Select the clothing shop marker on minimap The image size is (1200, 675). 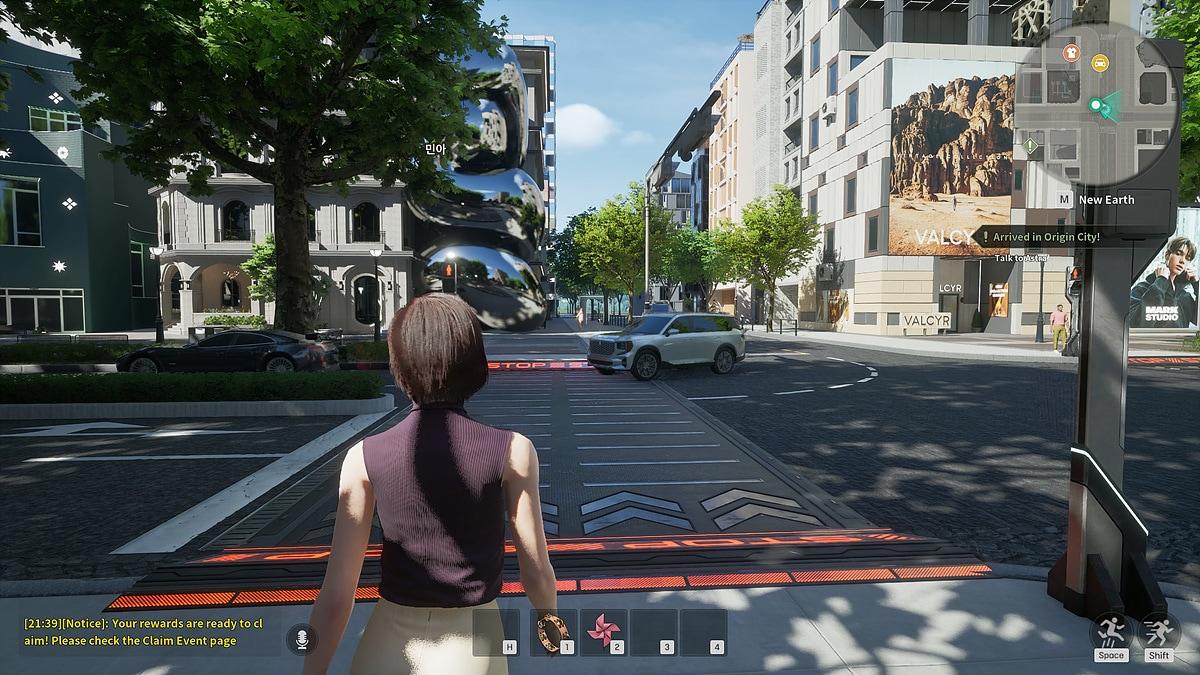tap(1071, 53)
